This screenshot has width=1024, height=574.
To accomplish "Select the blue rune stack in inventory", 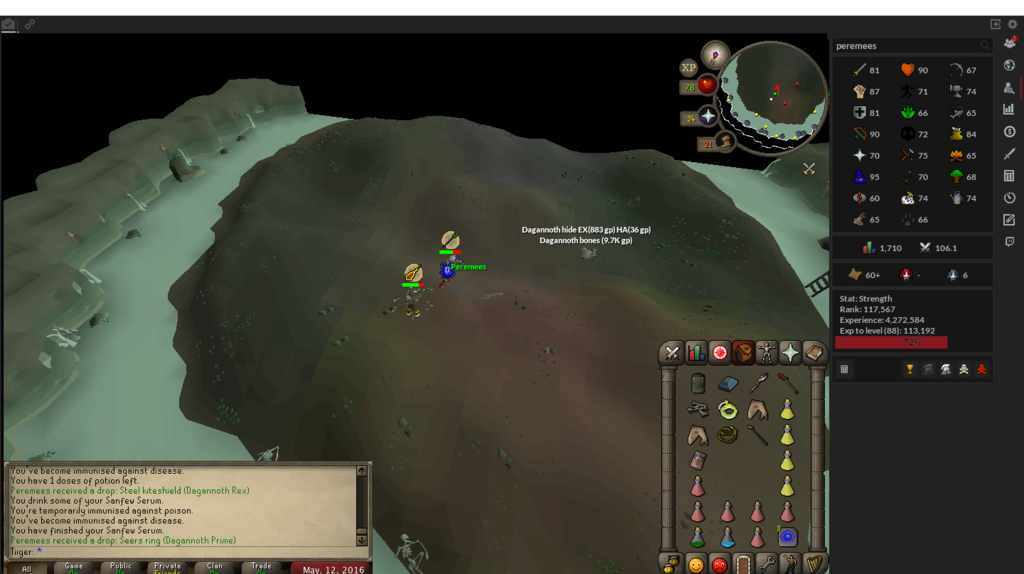I will click(x=787, y=537).
